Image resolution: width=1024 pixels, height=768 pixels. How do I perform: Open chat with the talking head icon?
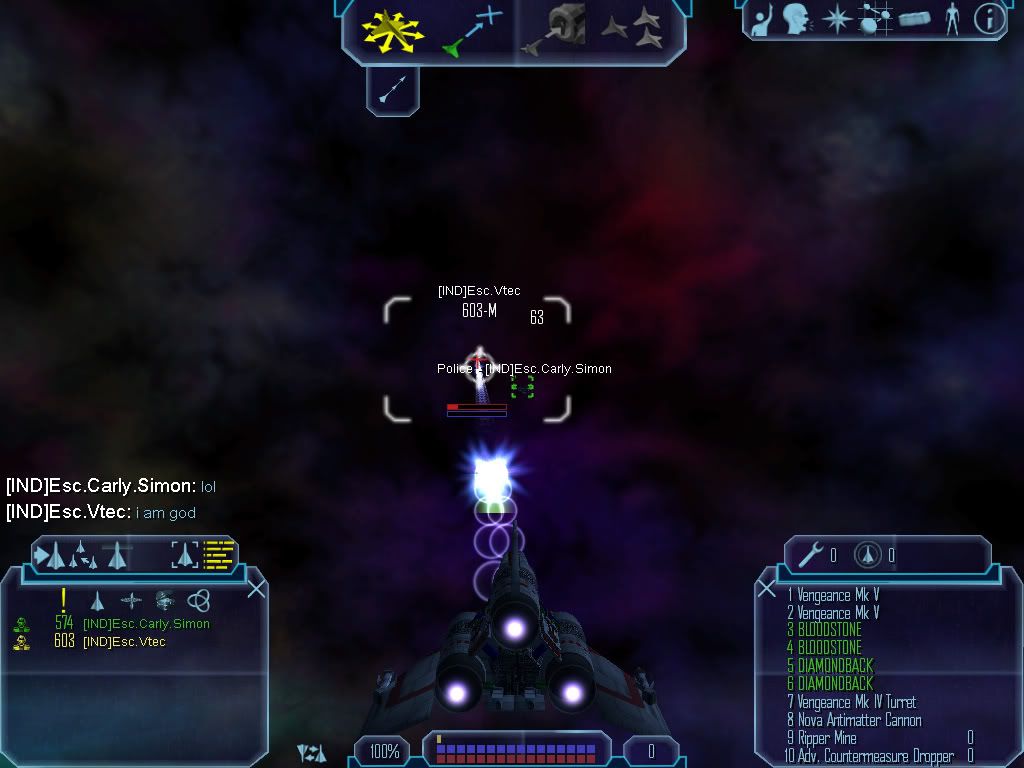[796, 19]
